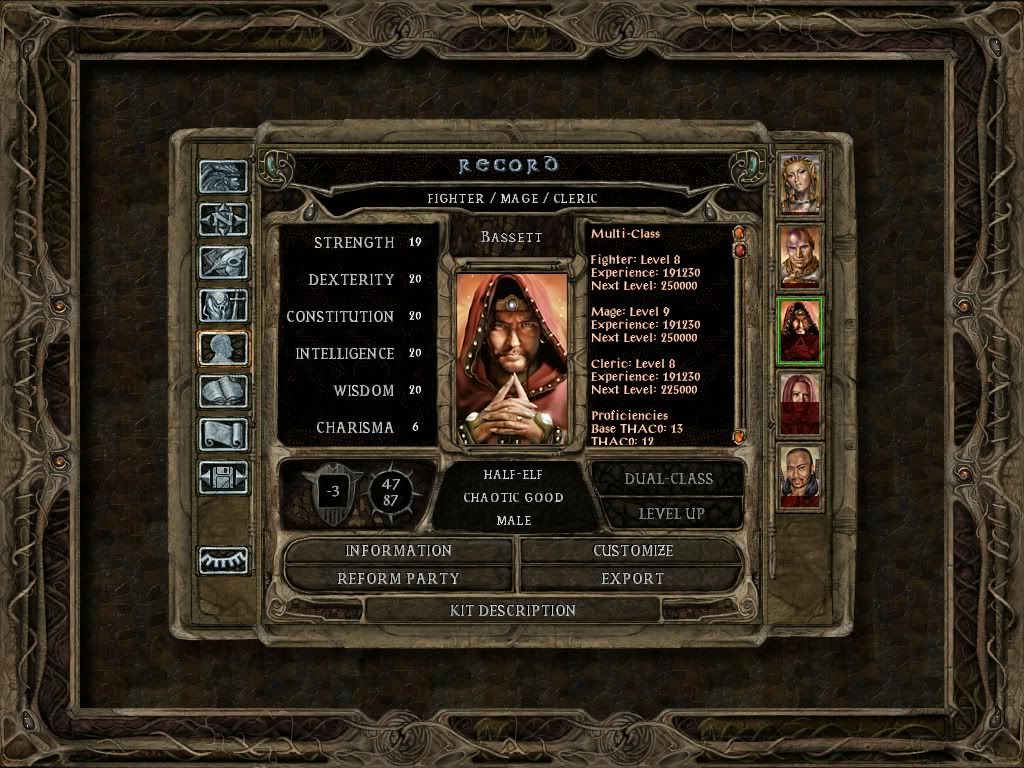Choose Reform Party
1024x768 pixels.
point(398,579)
